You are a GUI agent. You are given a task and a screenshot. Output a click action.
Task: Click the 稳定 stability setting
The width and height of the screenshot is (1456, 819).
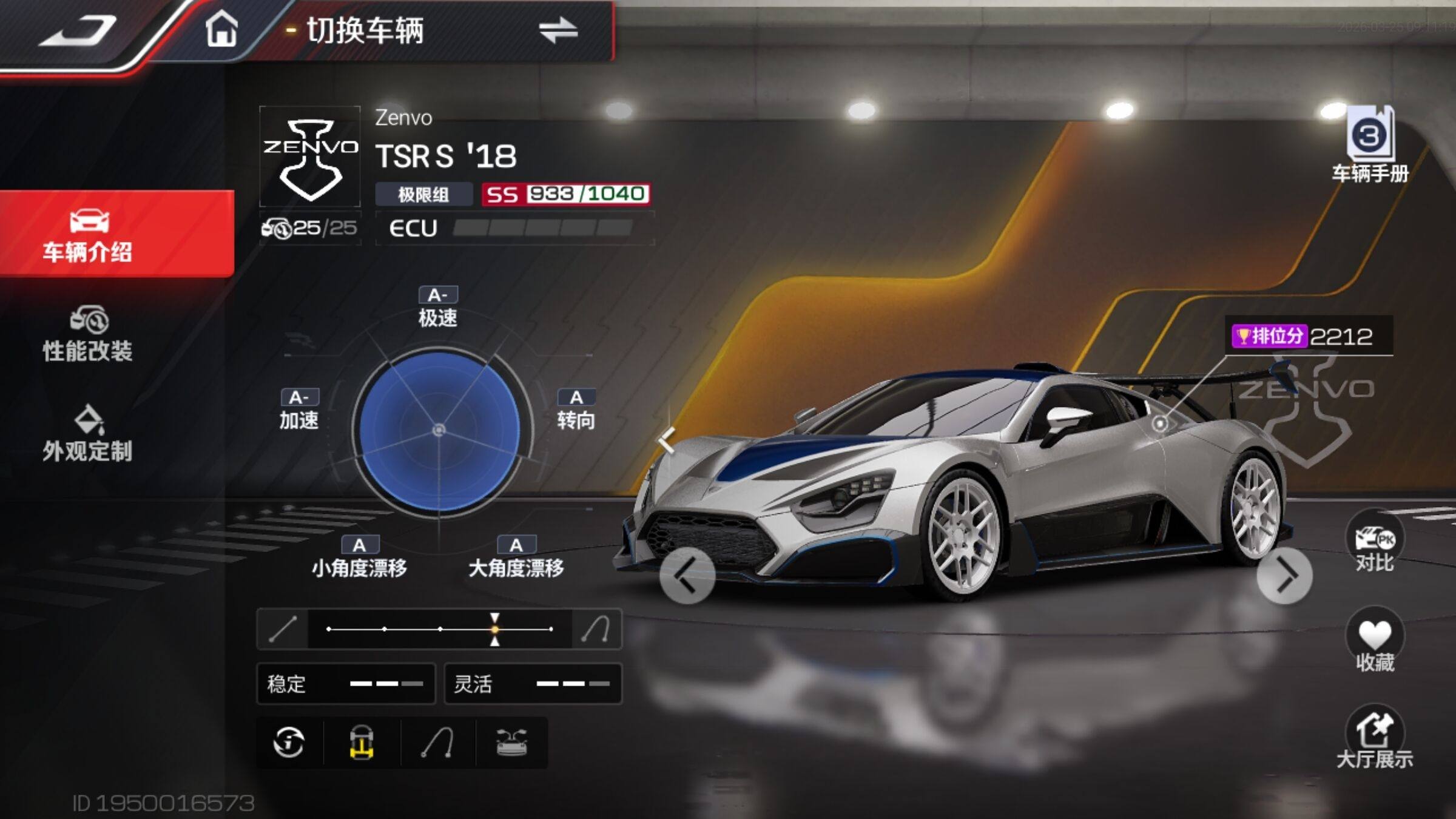pos(346,684)
